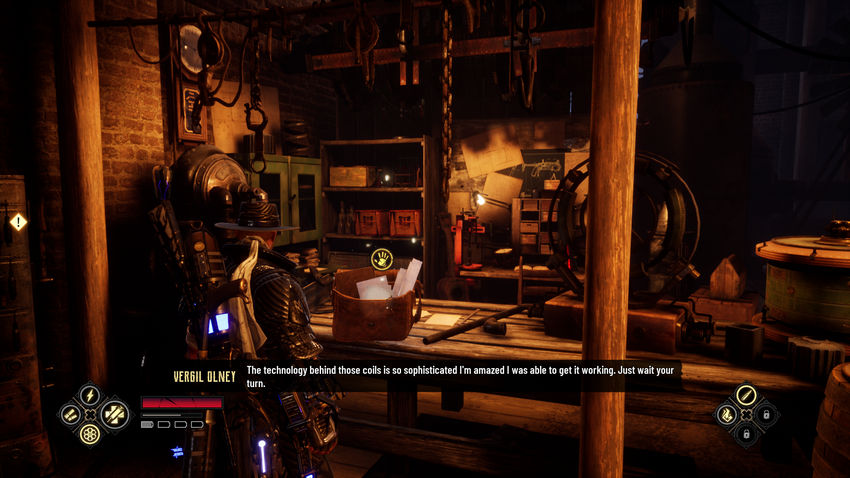Image resolution: width=850 pixels, height=478 pixels.
Task: Switch to the fire ammo icon
Action: point(725,414)
